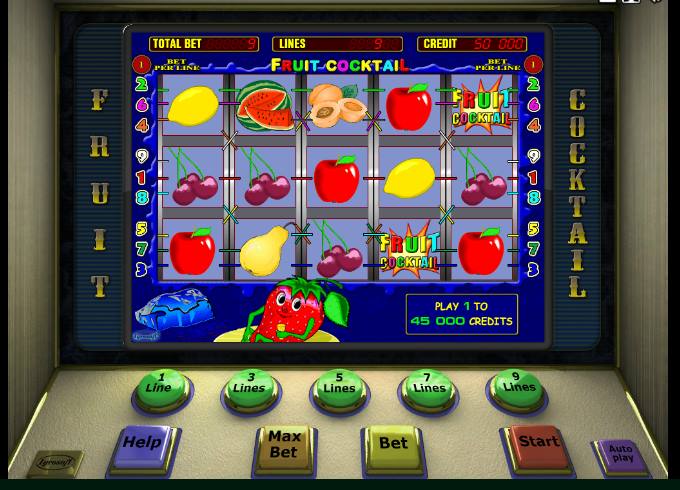This screenshot has height=490, width=680.
Task: Click the Max Bet button
Action: [x=284, y=446]
